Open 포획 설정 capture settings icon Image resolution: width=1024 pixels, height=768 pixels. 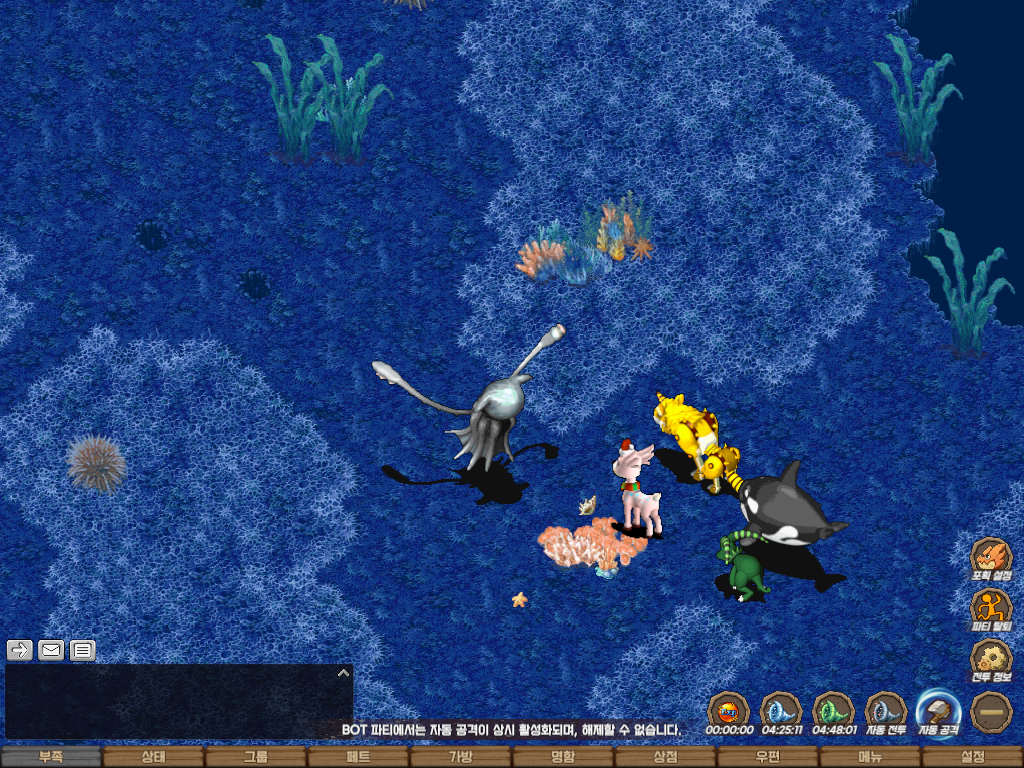tap(991, 558)
